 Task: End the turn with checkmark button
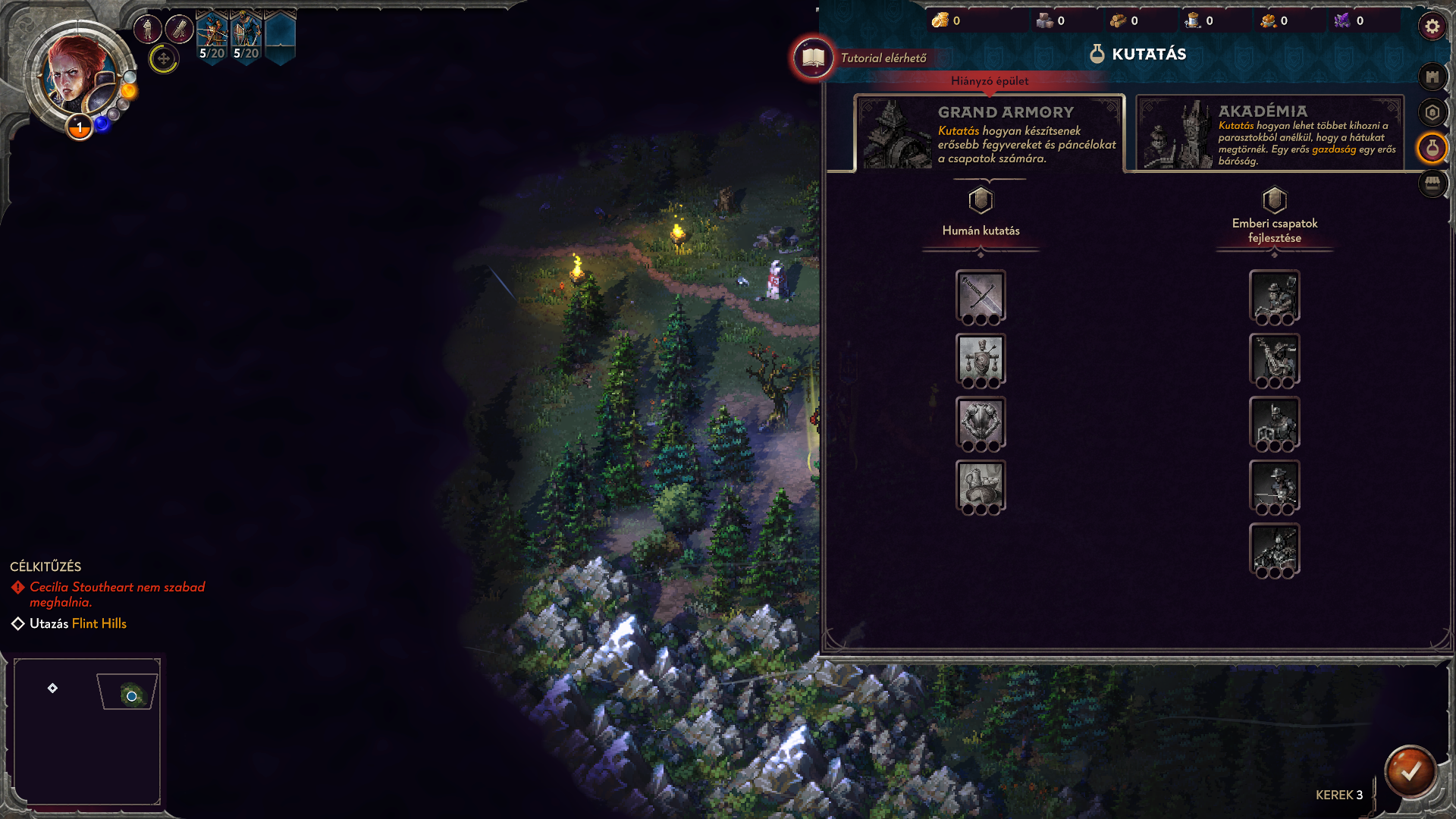pos(1410,771)
